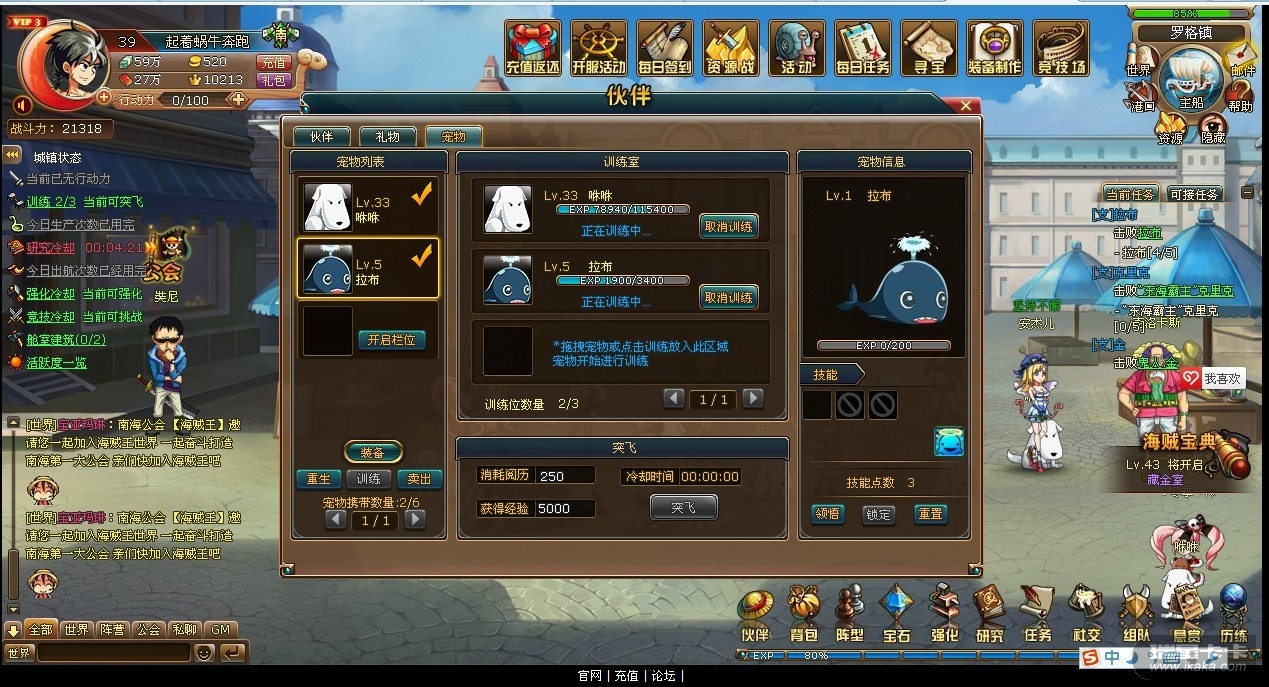Click the 装备 equip button
Image resolution: width=1269 pixels, height=687 pixels.
point(372,453)
